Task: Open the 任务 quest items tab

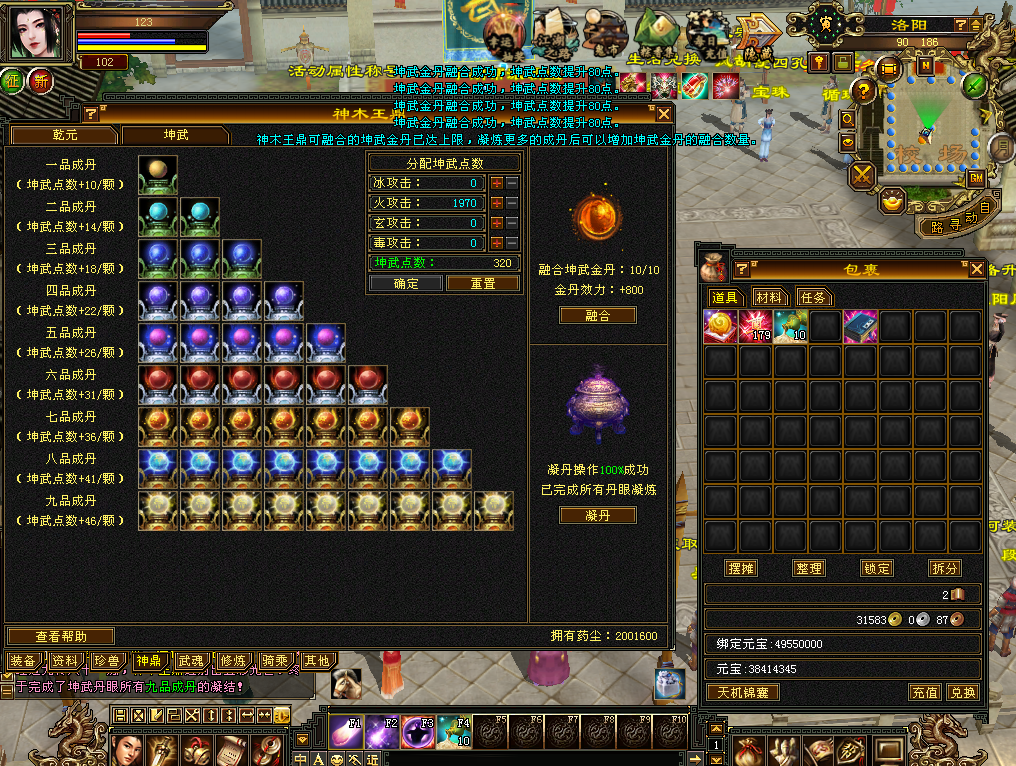Action: click(x=814, y=297)
